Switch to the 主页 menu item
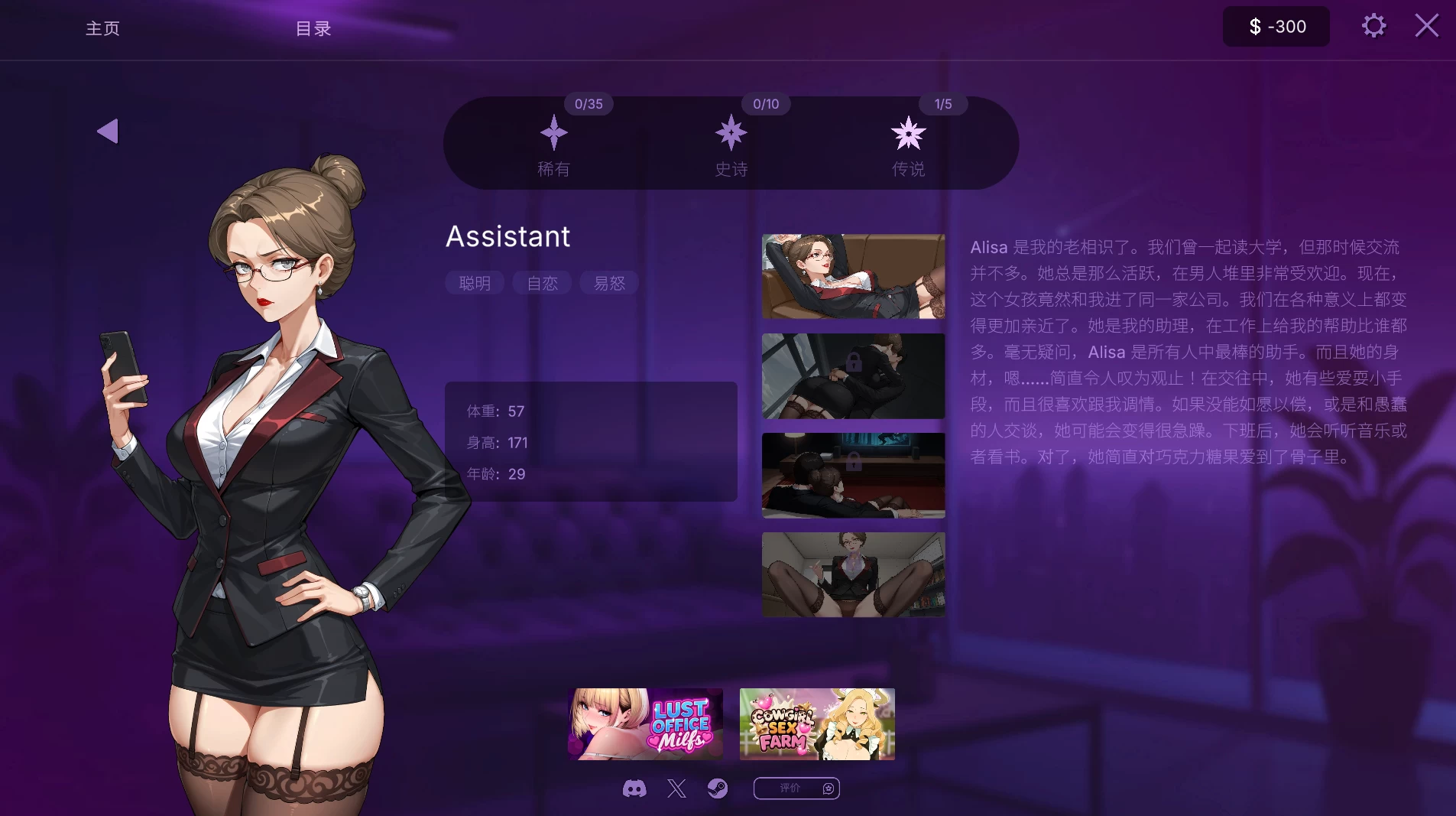The height and width of the screenshot is (816, 1456). coord(102,28)
